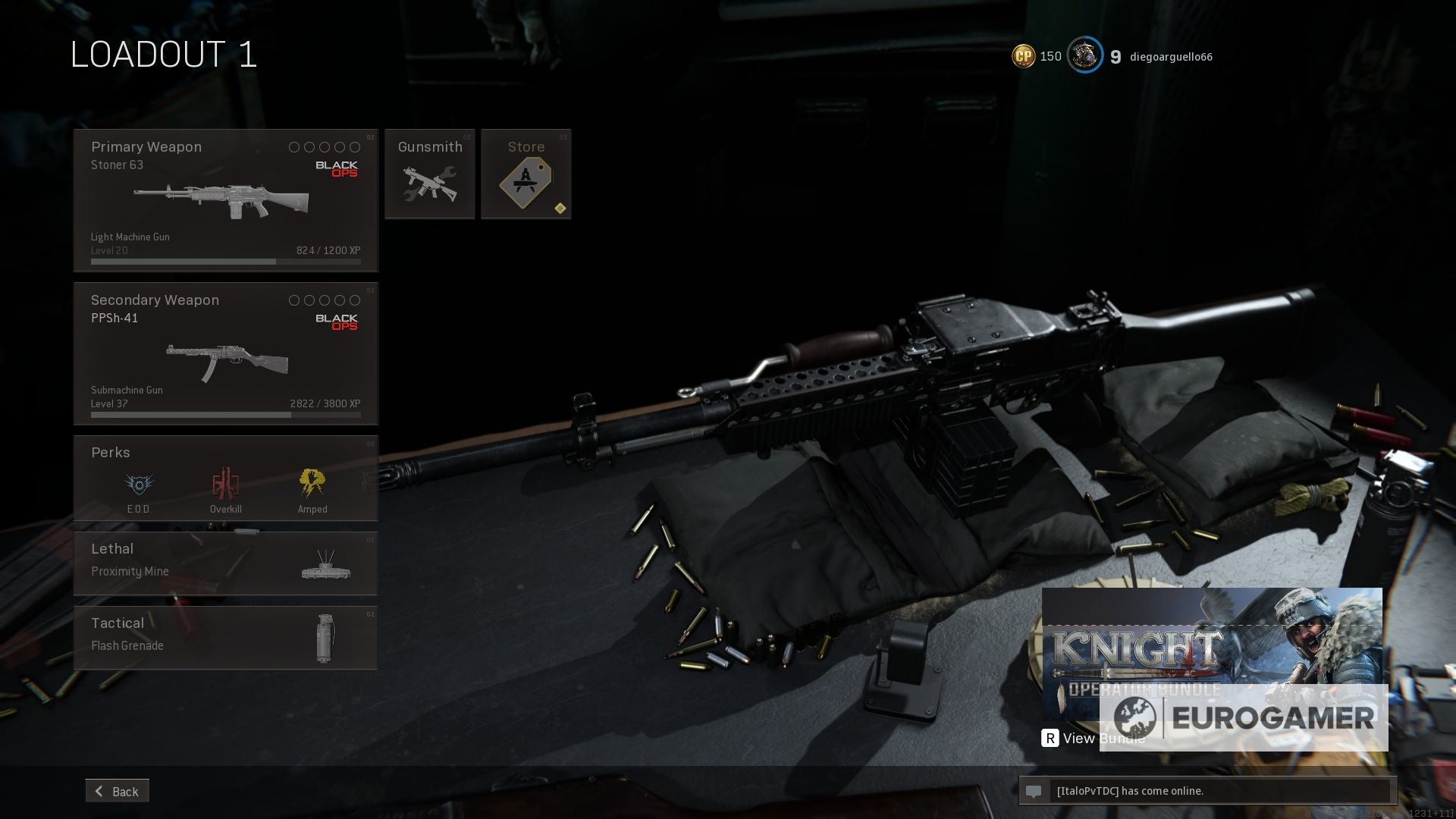1456x819 pixels.
Task: Click the CP coin currency icon
Action: coord(1022,55)
